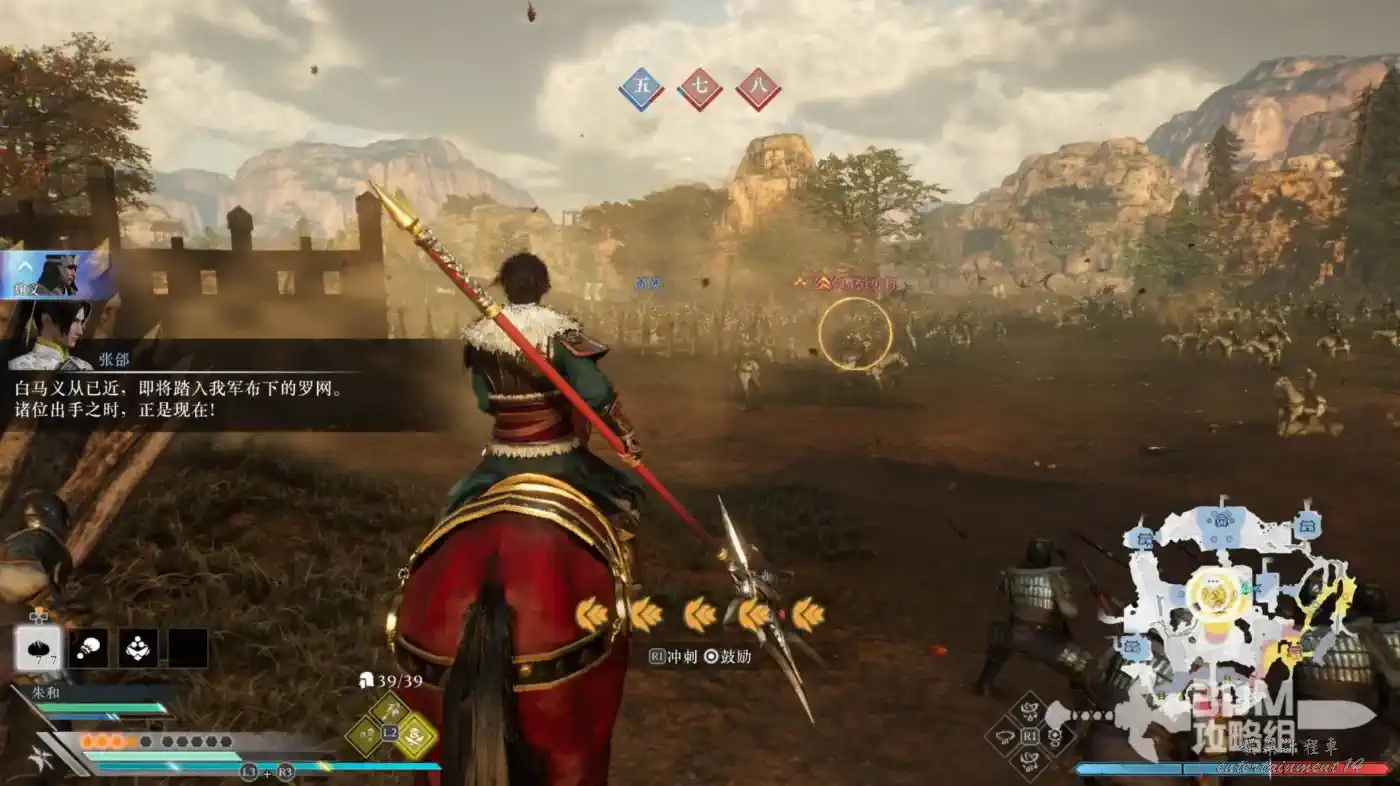This screenshot has width=1400, height=786.
Task: Select the top yellow tactic diamond
Action: pos(389,711)
